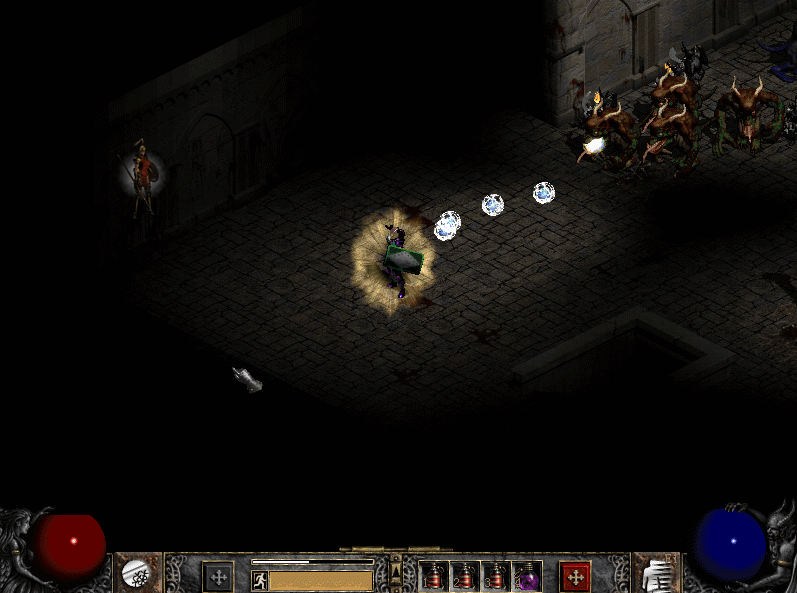Drink the purple rejuvenation potion in the belt
797x593 pixels.
525,577
